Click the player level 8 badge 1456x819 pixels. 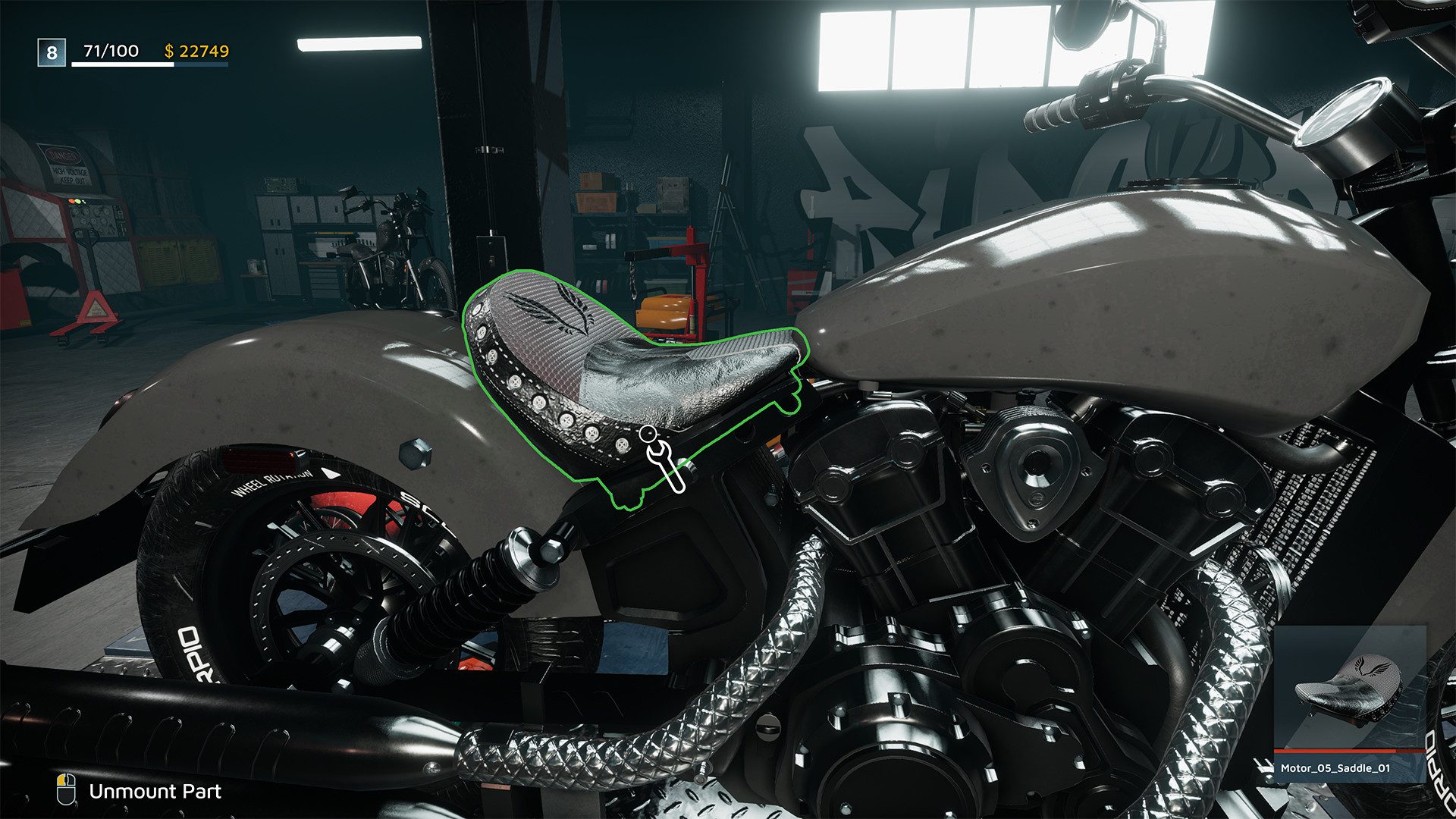52,52
